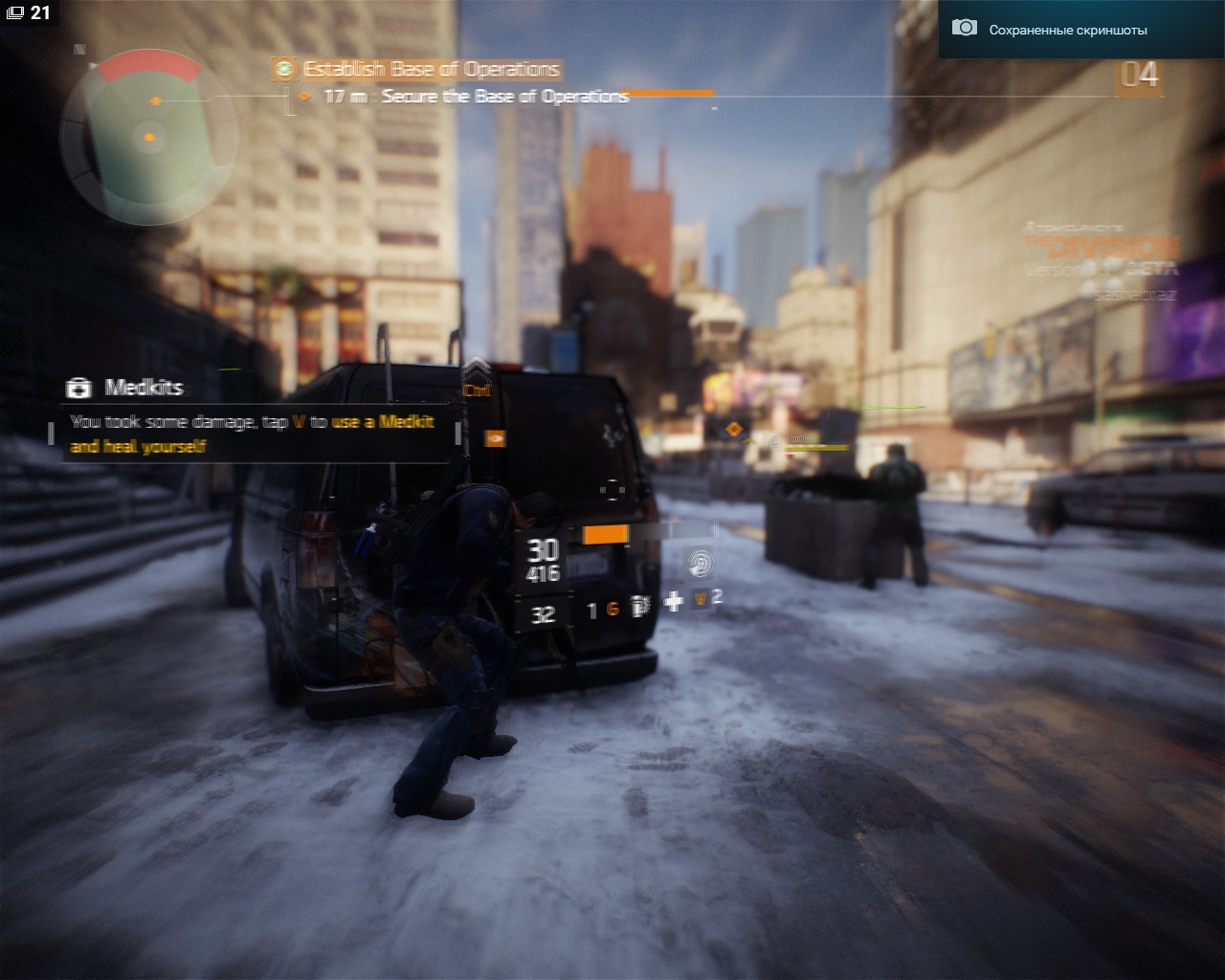Use the white cross medkit icon
Screen dimensions: 1225x980
point(674,601)
